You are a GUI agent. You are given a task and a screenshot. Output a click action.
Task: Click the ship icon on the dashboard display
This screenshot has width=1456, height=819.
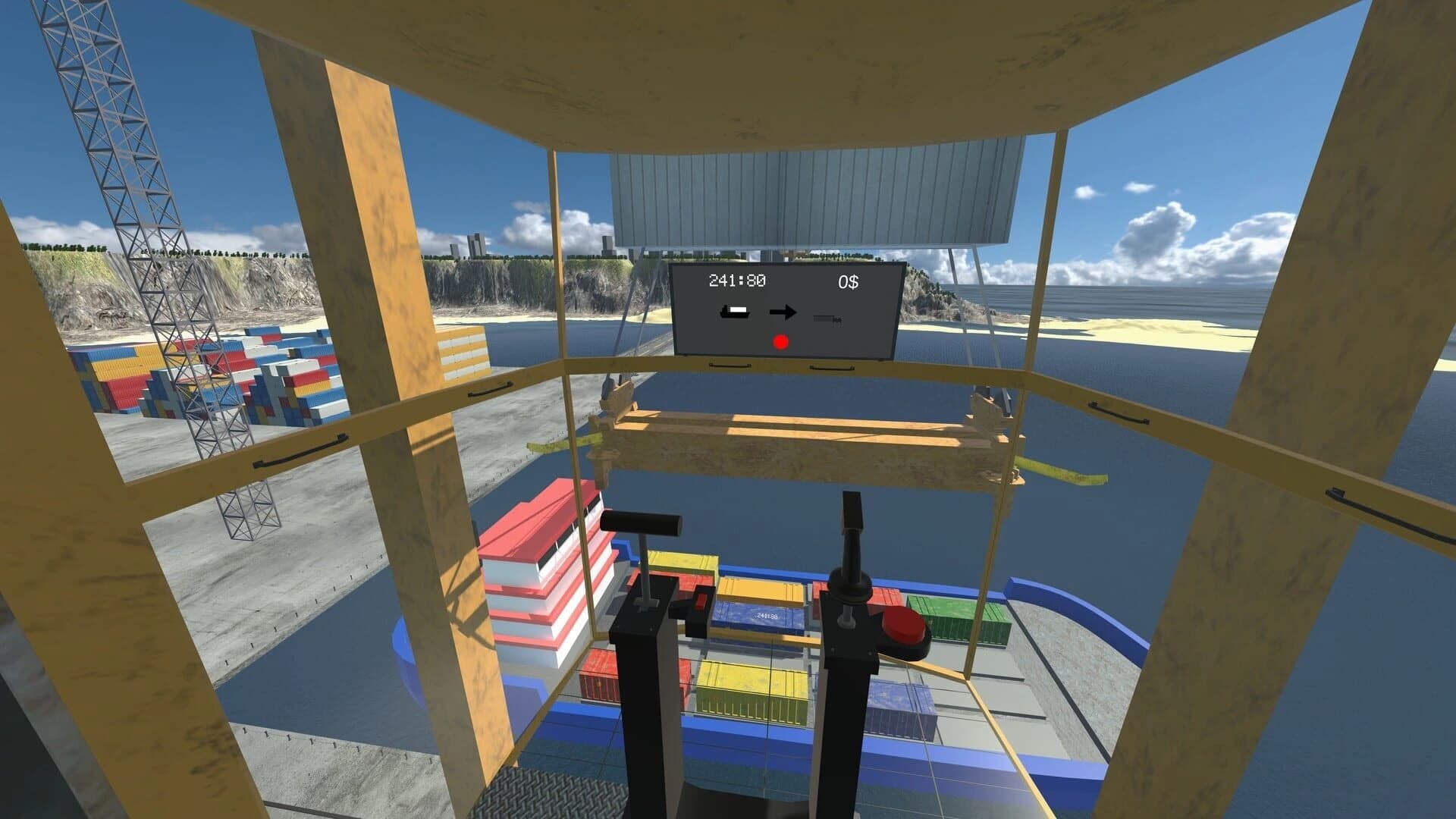(736, 311)
